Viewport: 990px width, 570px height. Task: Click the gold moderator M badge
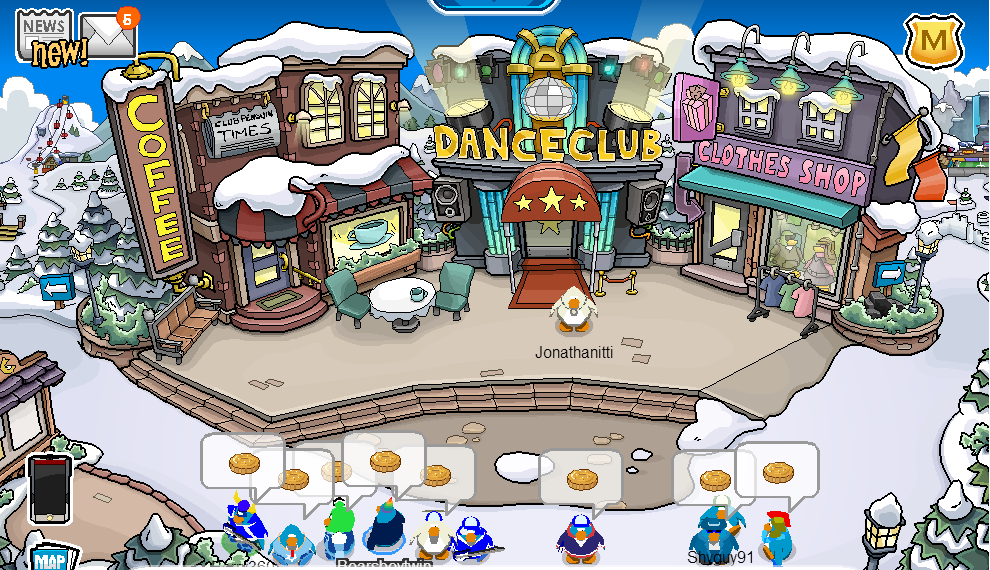[x=934, y=41]
